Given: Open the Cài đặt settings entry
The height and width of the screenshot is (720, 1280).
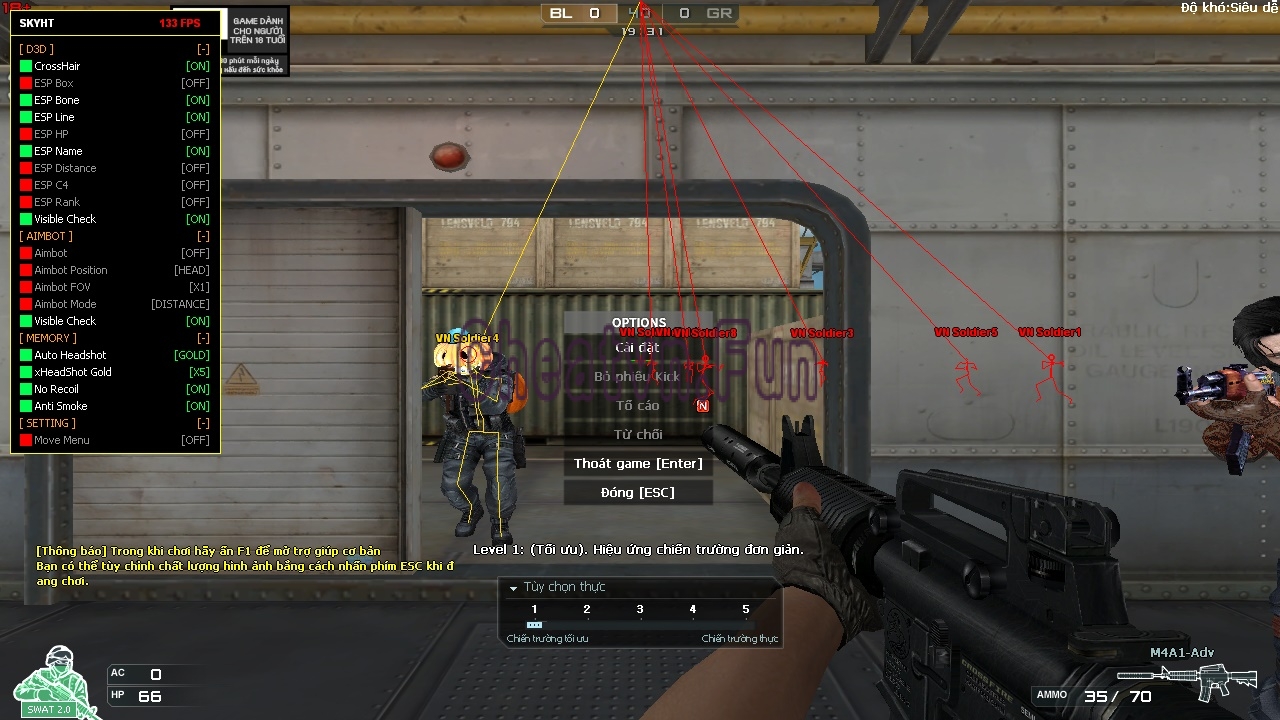Looking at the screenshot, I should (x=638, y=348).
